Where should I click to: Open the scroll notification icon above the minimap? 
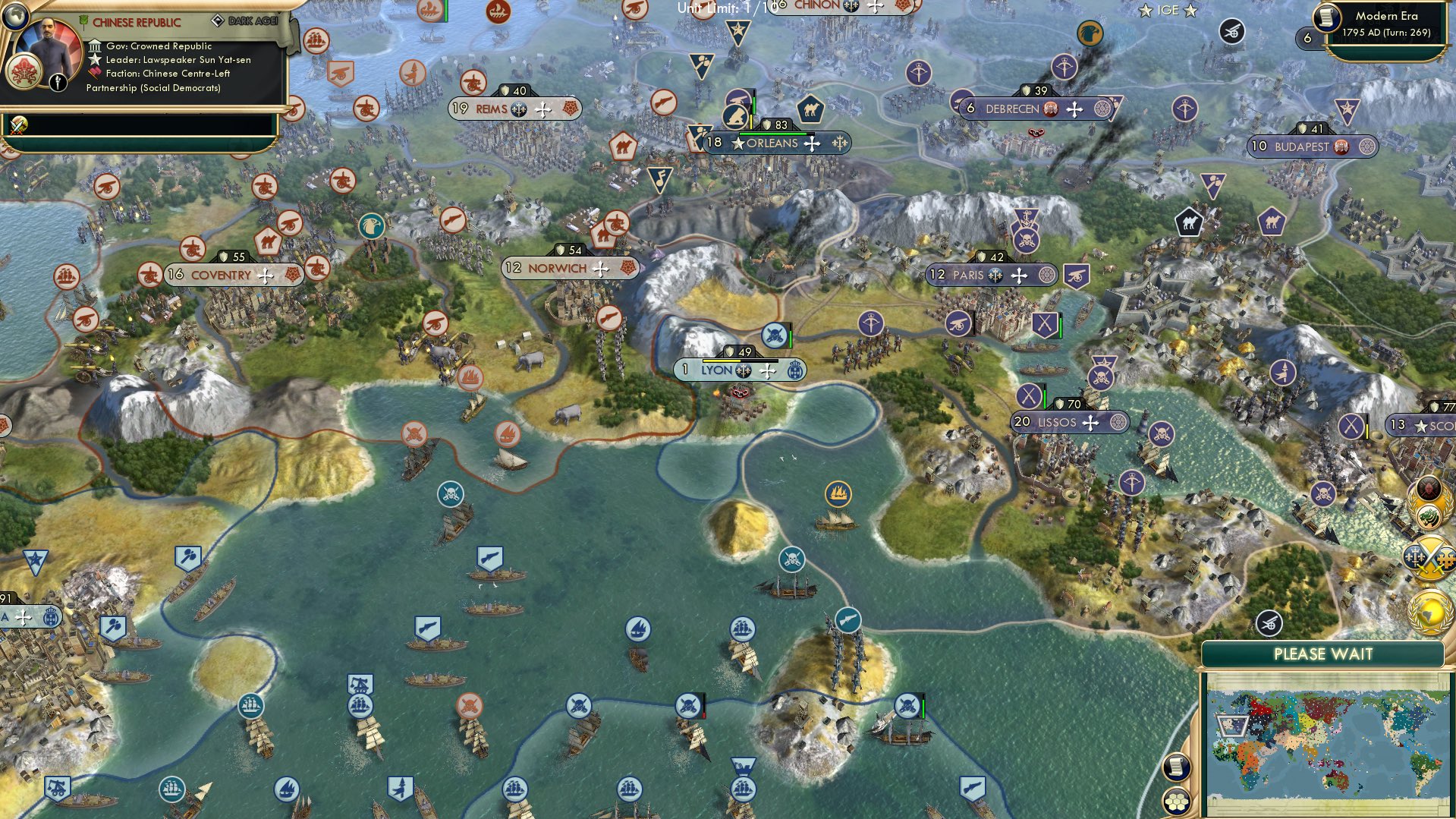1177,766
